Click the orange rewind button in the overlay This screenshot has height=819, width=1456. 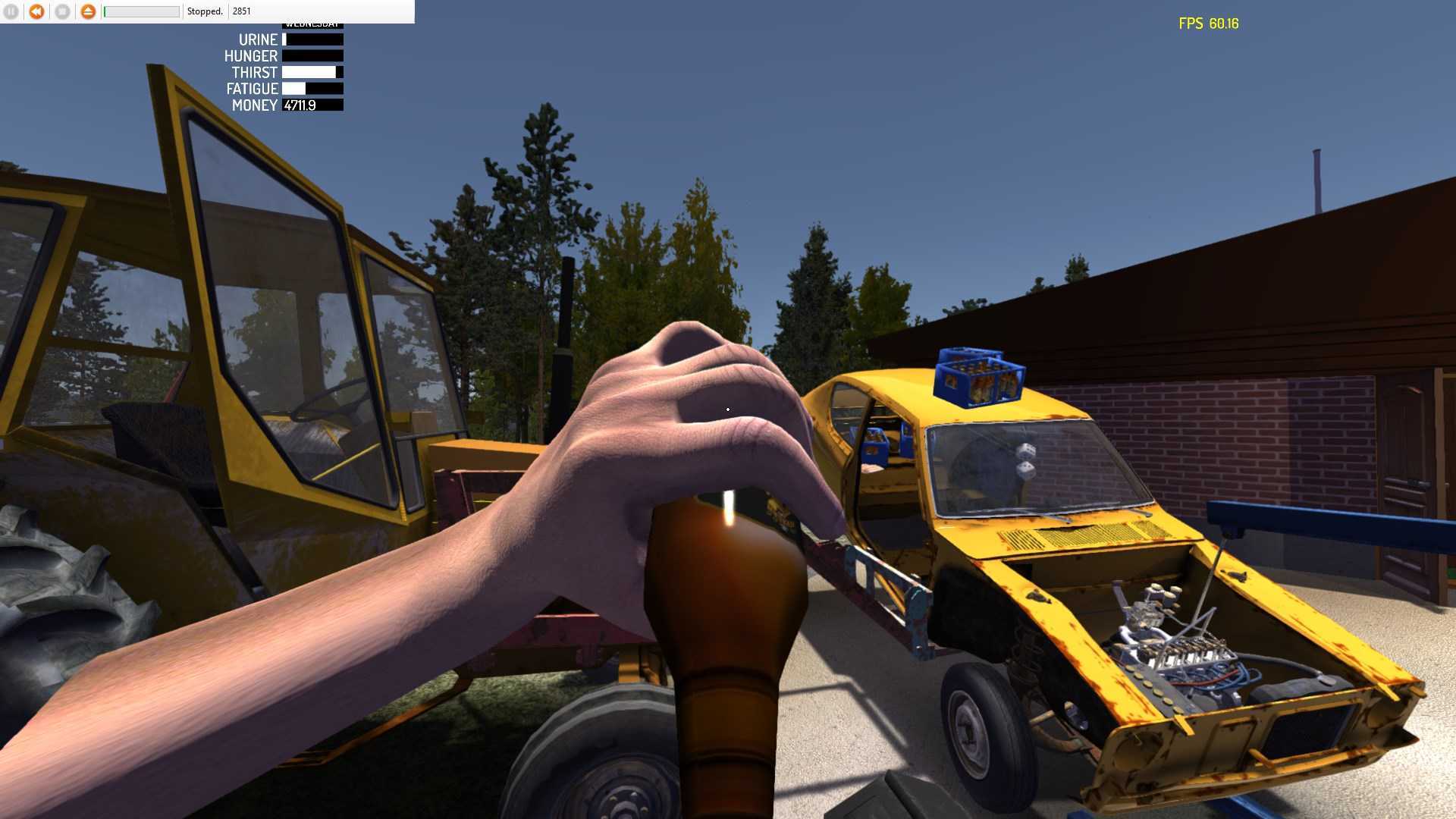pyautogui.click(x=36, y=11)
